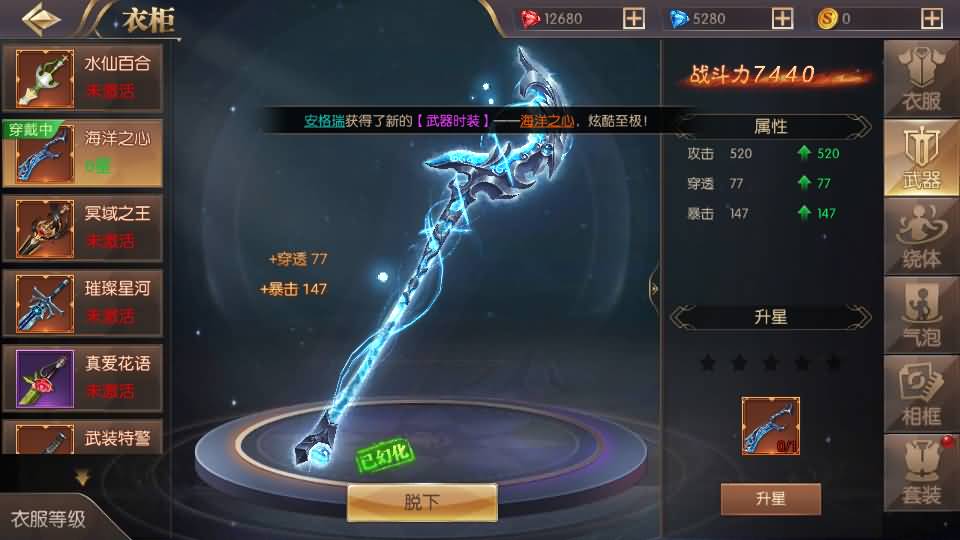Viewport: 960px width, 540px height.
Task: Open the 衣服等级 clothing level panel
Action: pos(48,519)
